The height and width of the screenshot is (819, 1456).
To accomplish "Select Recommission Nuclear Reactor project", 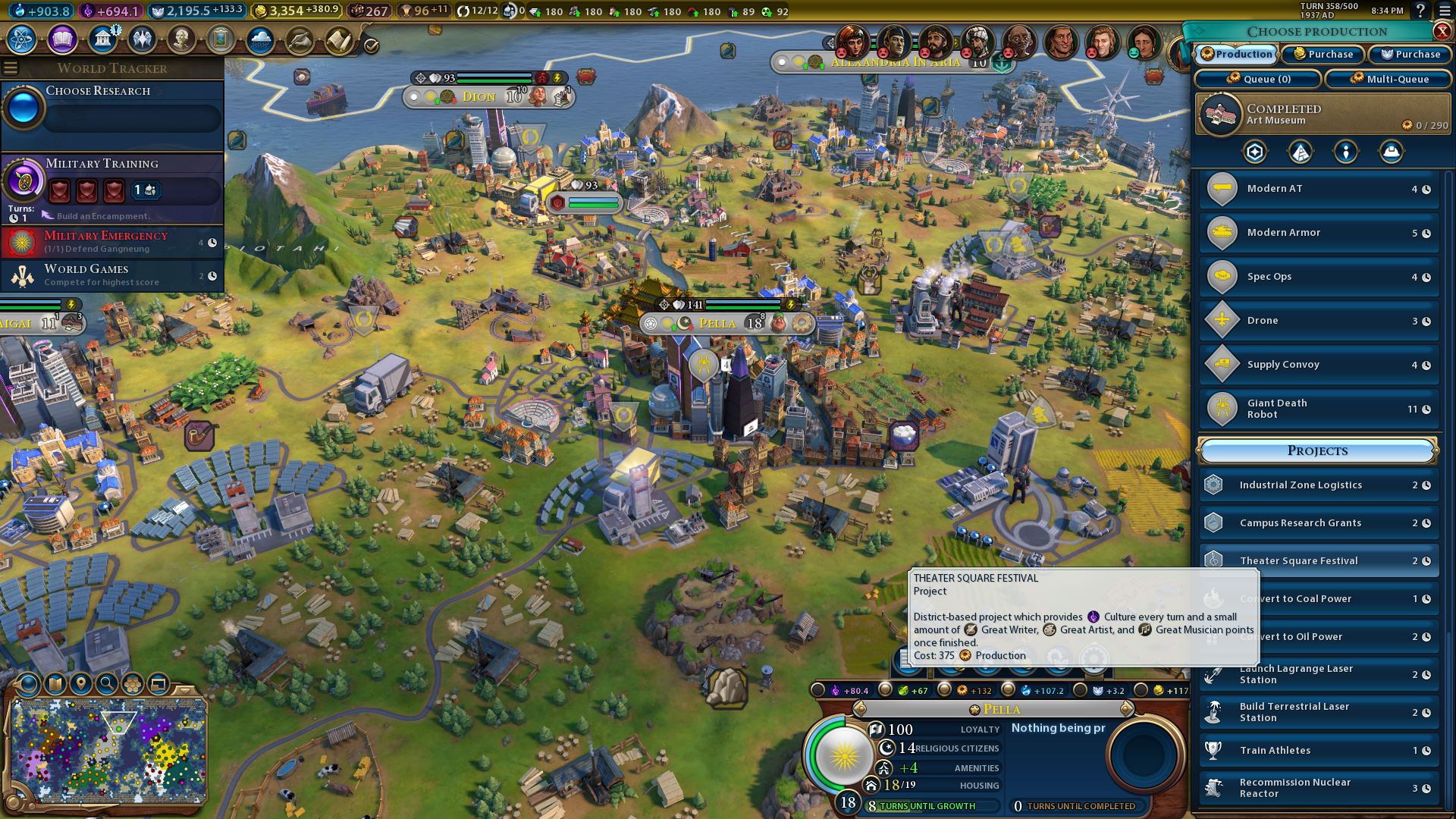I will point(1318,788).
